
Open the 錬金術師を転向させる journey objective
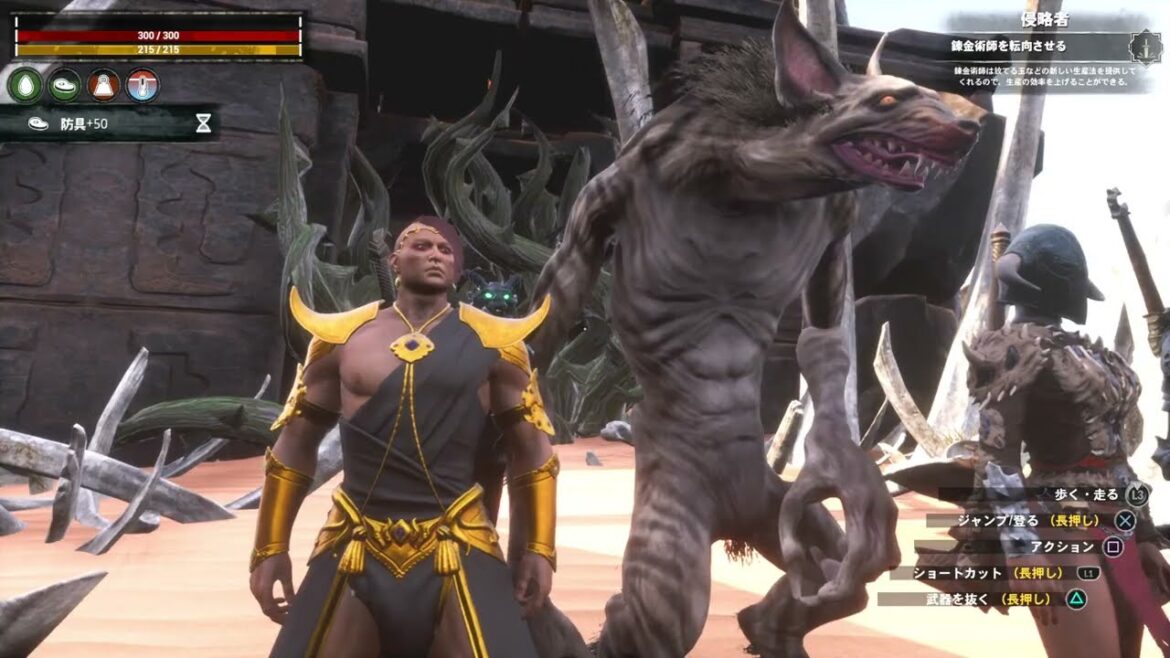point(1009,46)
